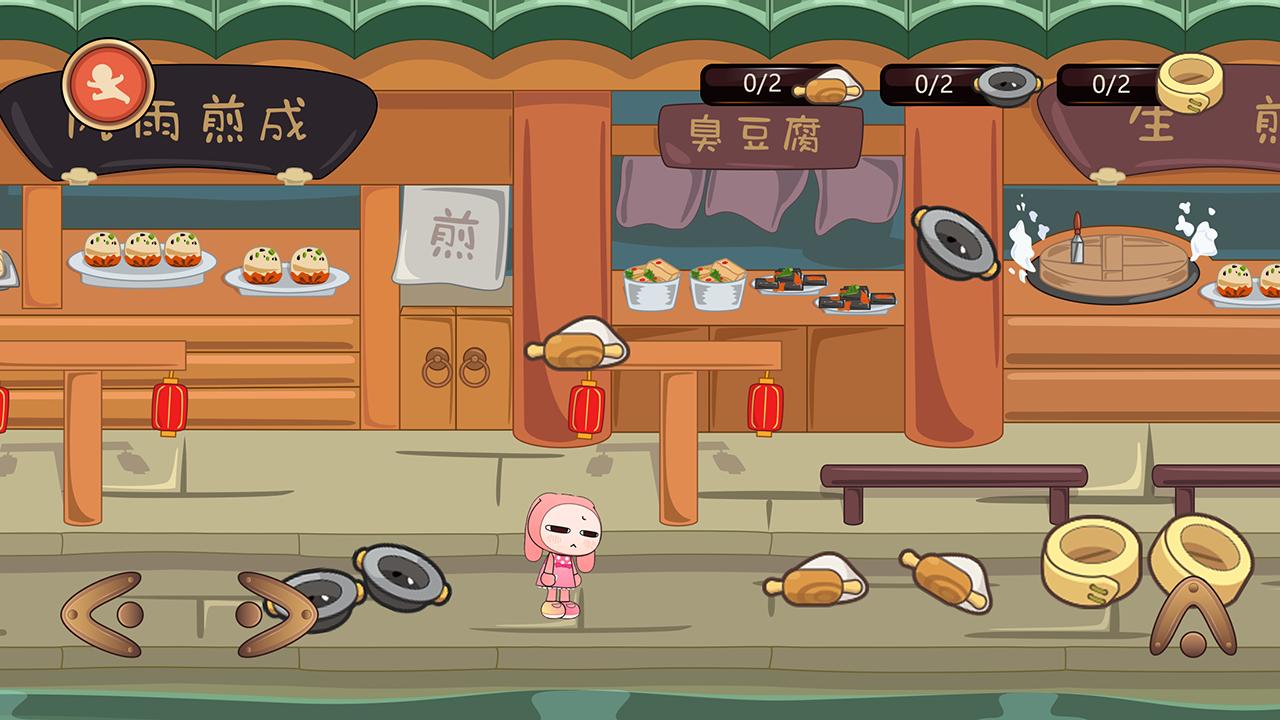Select the pink rabbit character
The width and height of the screenshot is (1280, 720).
point(565,555)
